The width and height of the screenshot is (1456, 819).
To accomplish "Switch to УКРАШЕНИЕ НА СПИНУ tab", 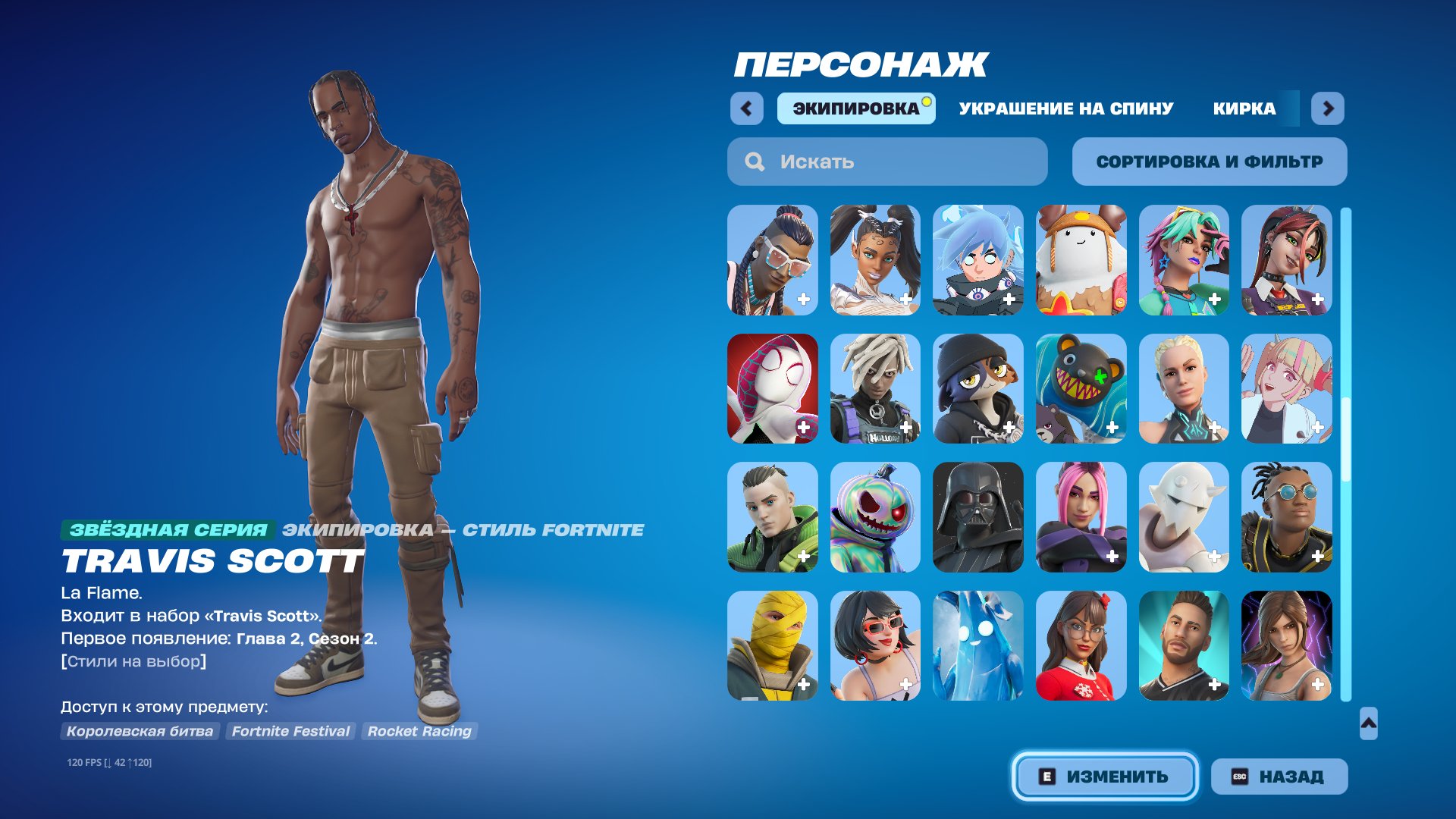I will pyautogui.click(x=1065, y=108).
